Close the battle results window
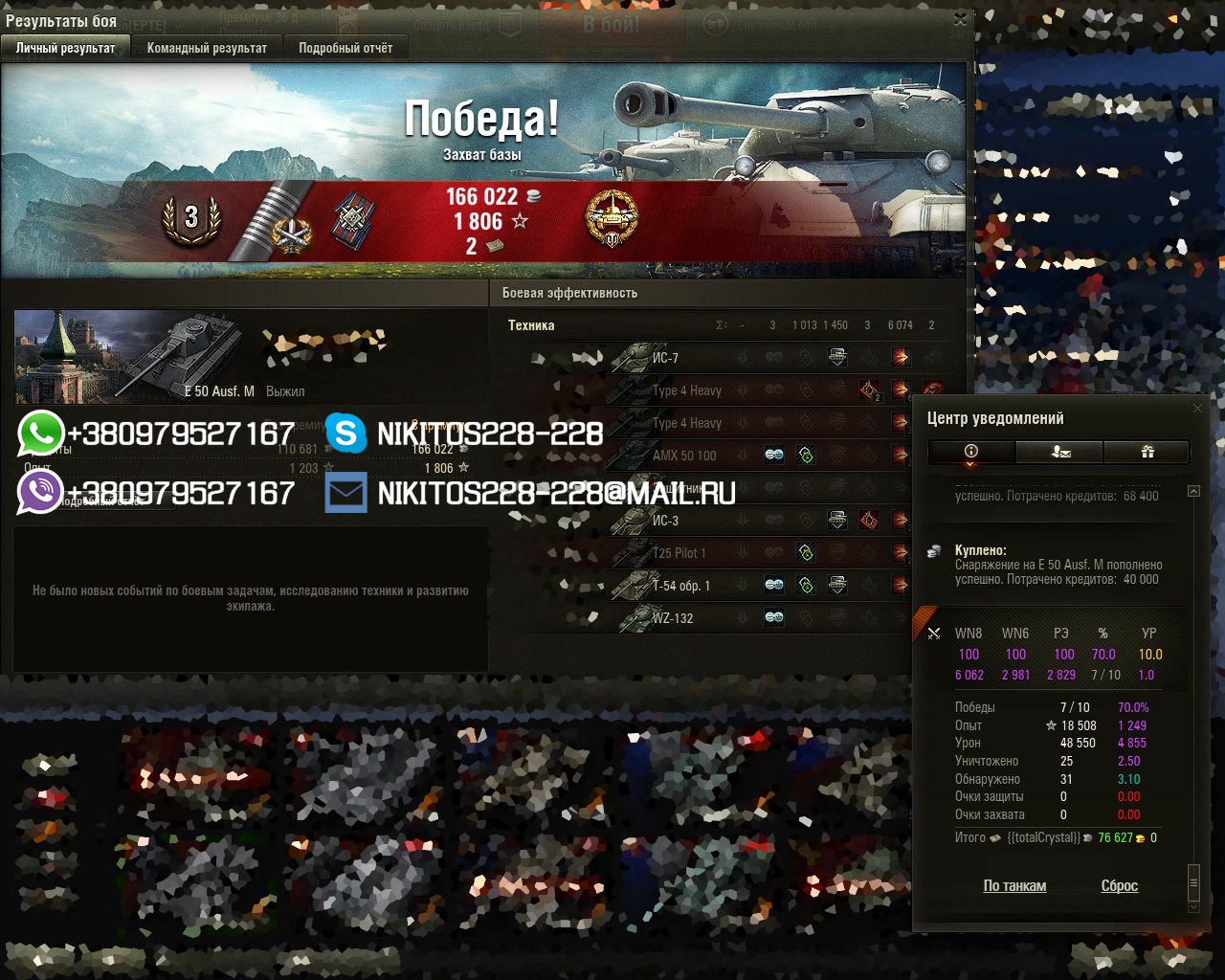This screenshot has width=1225, height=980. (x=961, y=19)
